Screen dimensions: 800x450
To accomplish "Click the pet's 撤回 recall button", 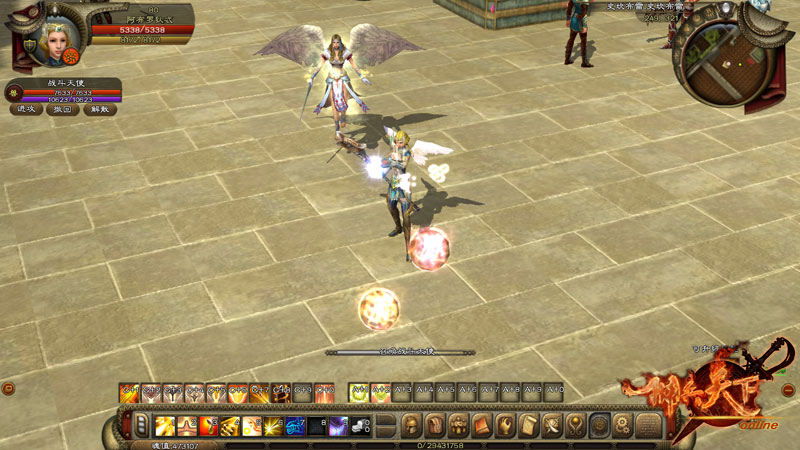I will 63,110.
